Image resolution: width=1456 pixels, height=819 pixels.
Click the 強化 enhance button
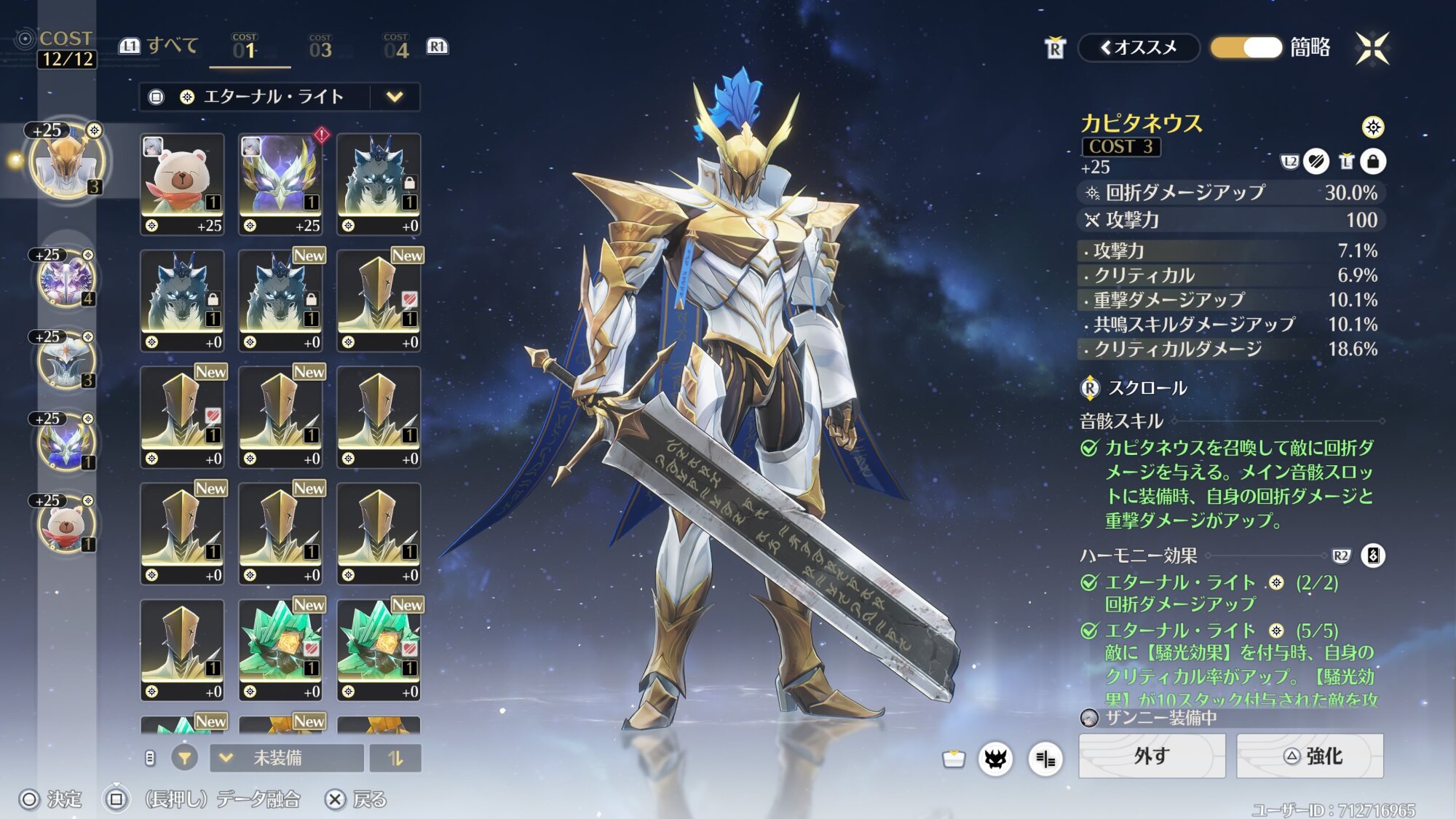(1310, 756)
